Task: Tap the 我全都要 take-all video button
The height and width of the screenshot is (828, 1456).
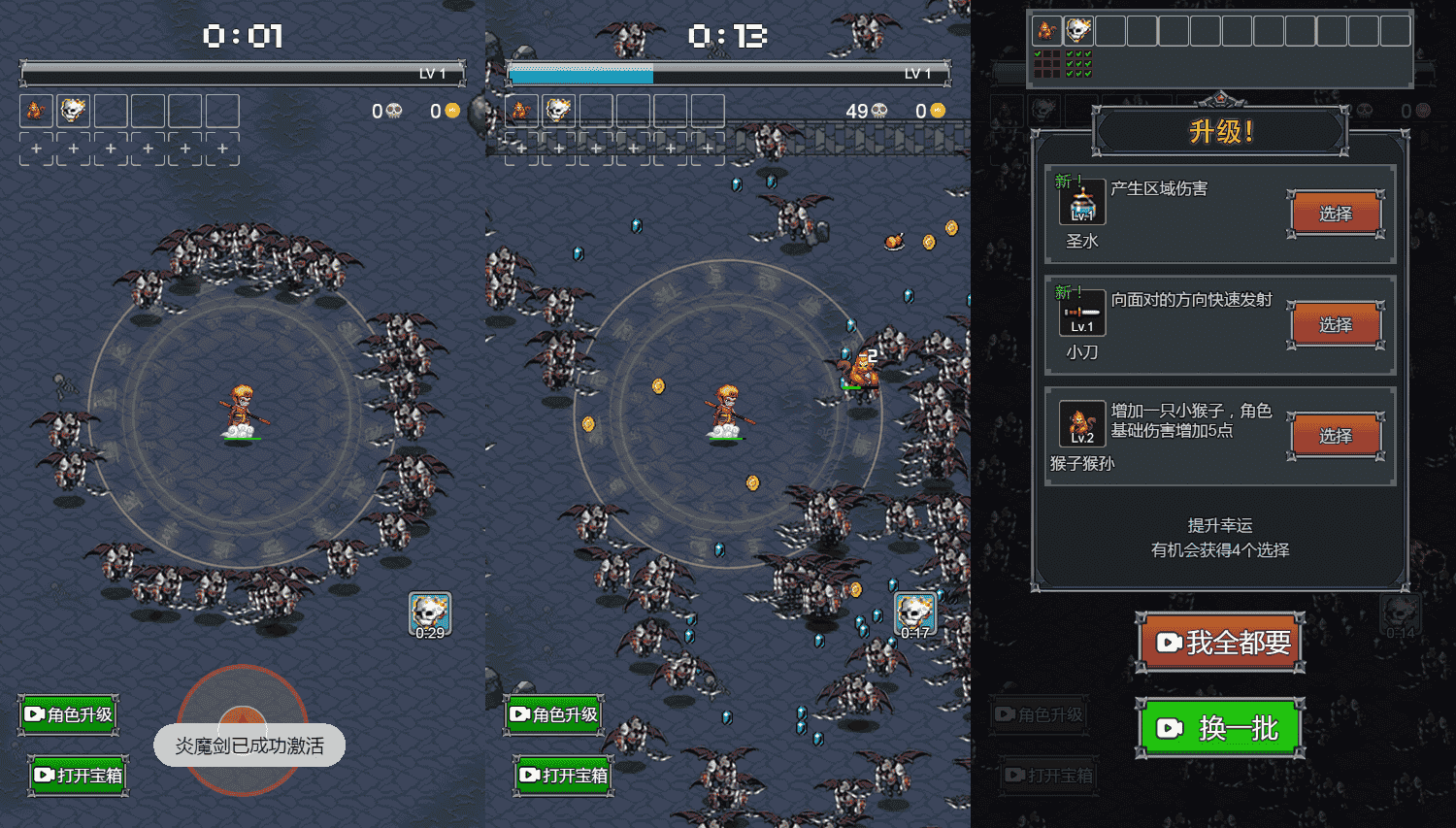Action: coord(1220,643)
